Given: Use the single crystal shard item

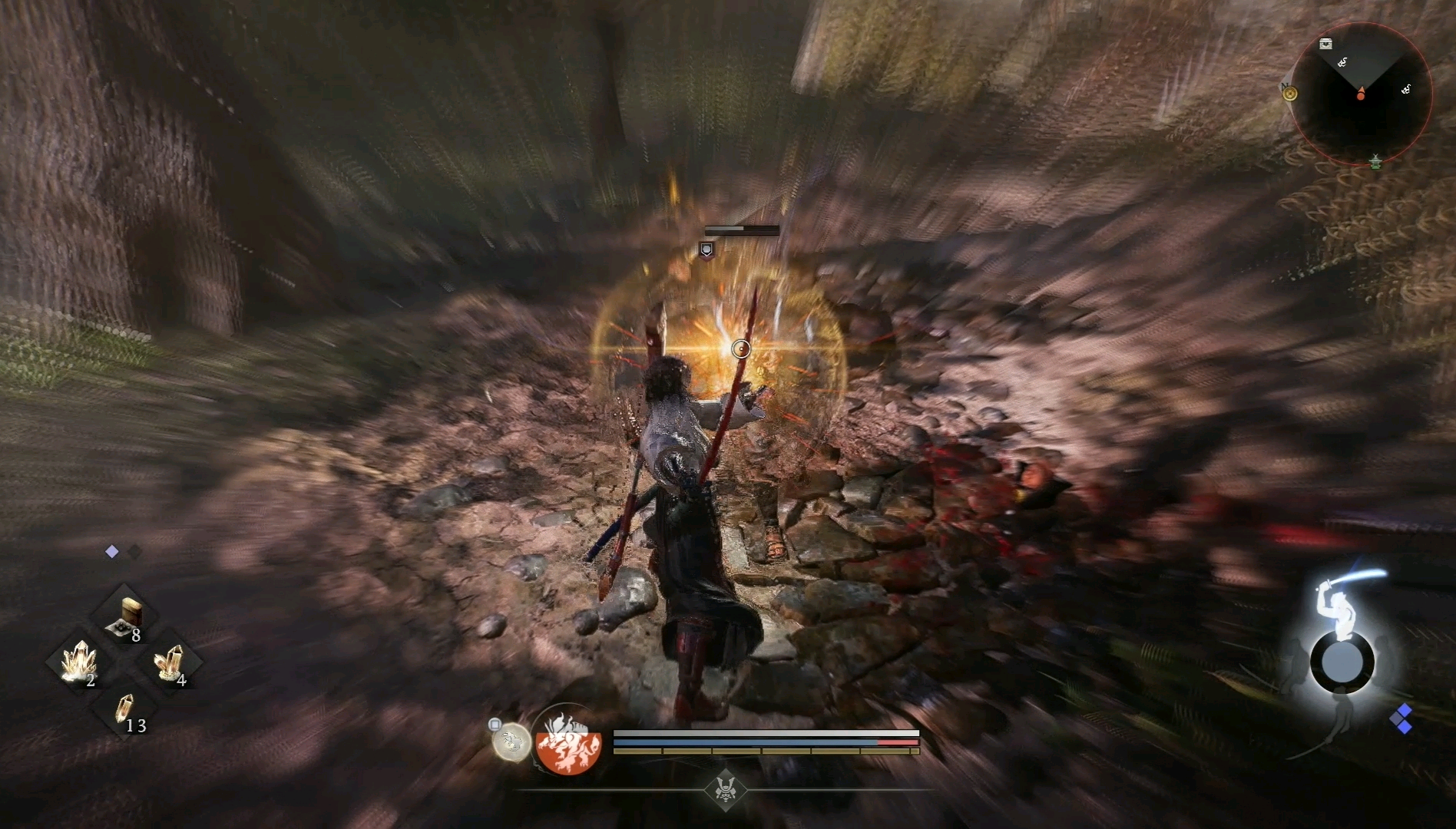Looking at the screenshot, I should pyautogui.click(x=124, y=708).
